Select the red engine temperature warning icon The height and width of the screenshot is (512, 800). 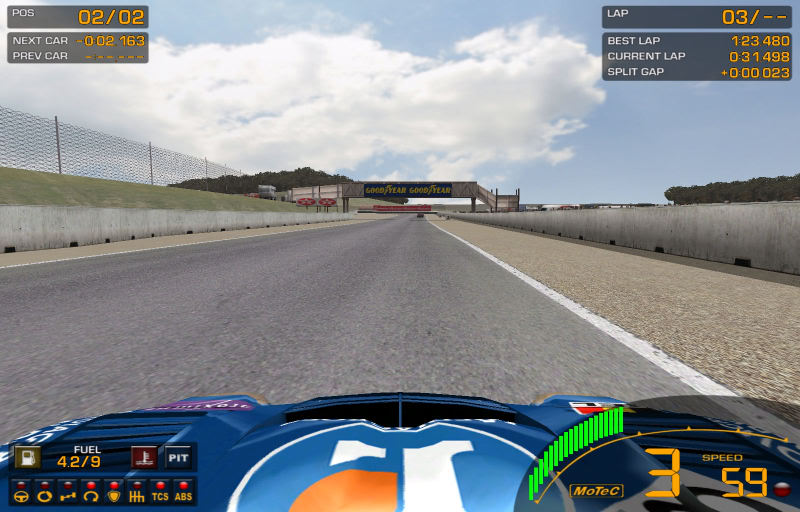[x=144, y=458]
